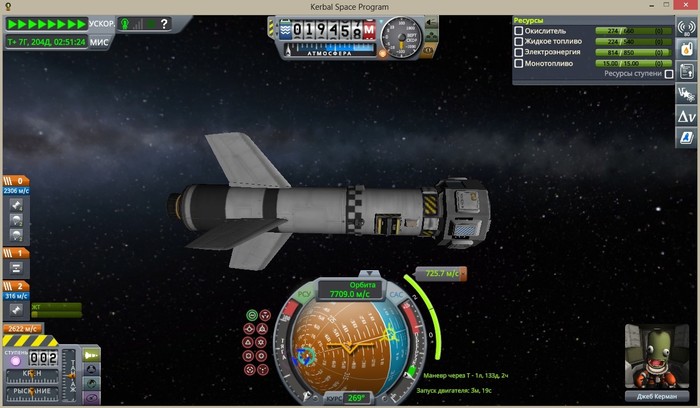Viewport: 700px width, 408px height.
Task: Open the CommNet signal antenna panel
Action: coord(687,26)
